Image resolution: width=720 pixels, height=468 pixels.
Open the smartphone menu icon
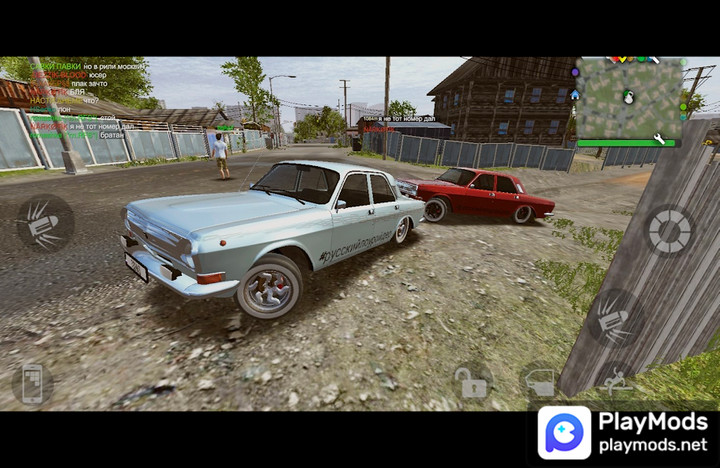32,384
